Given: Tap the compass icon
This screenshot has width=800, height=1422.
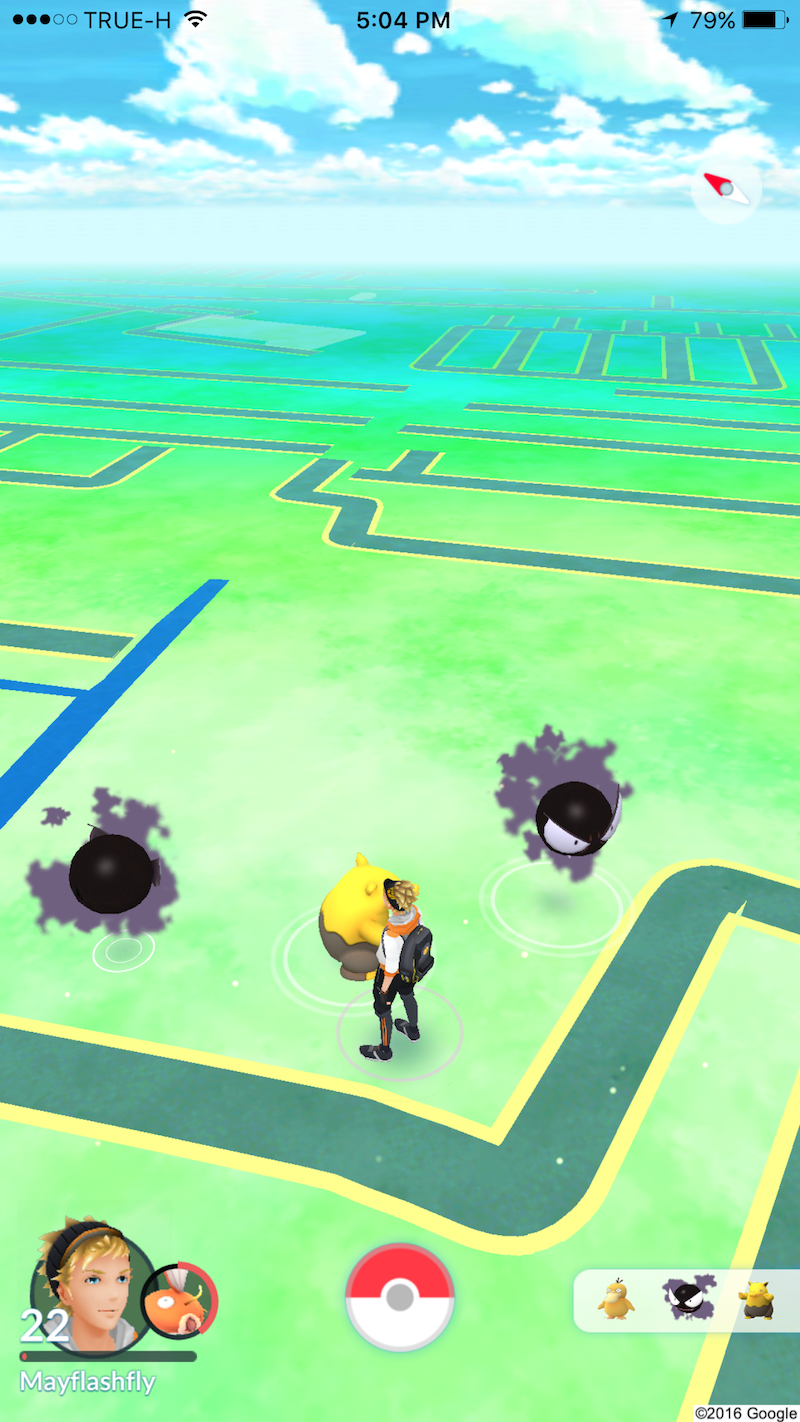Looking at the screenshot, I should pos(726,188).
